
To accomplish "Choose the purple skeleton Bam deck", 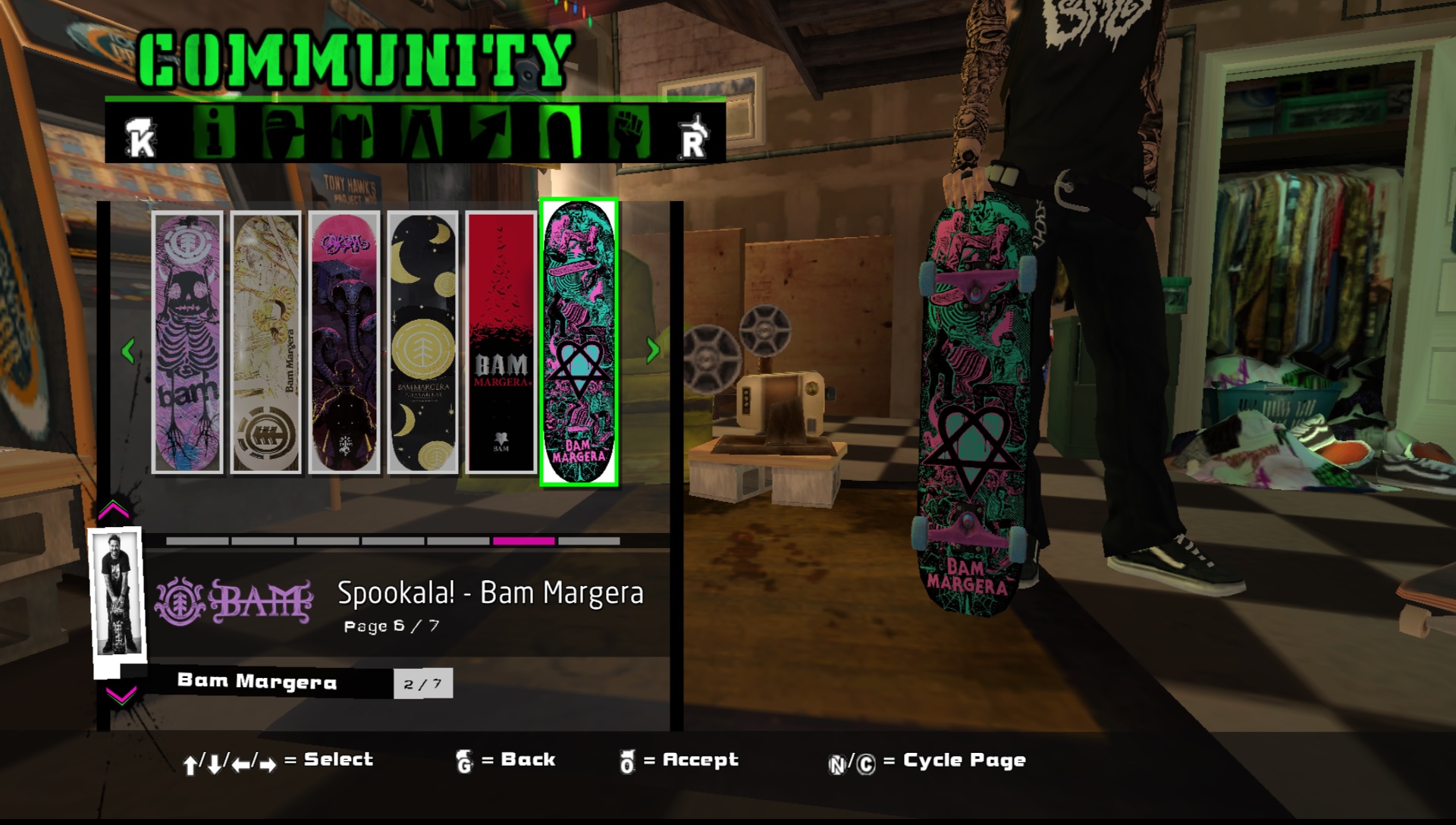I will 187,343.
